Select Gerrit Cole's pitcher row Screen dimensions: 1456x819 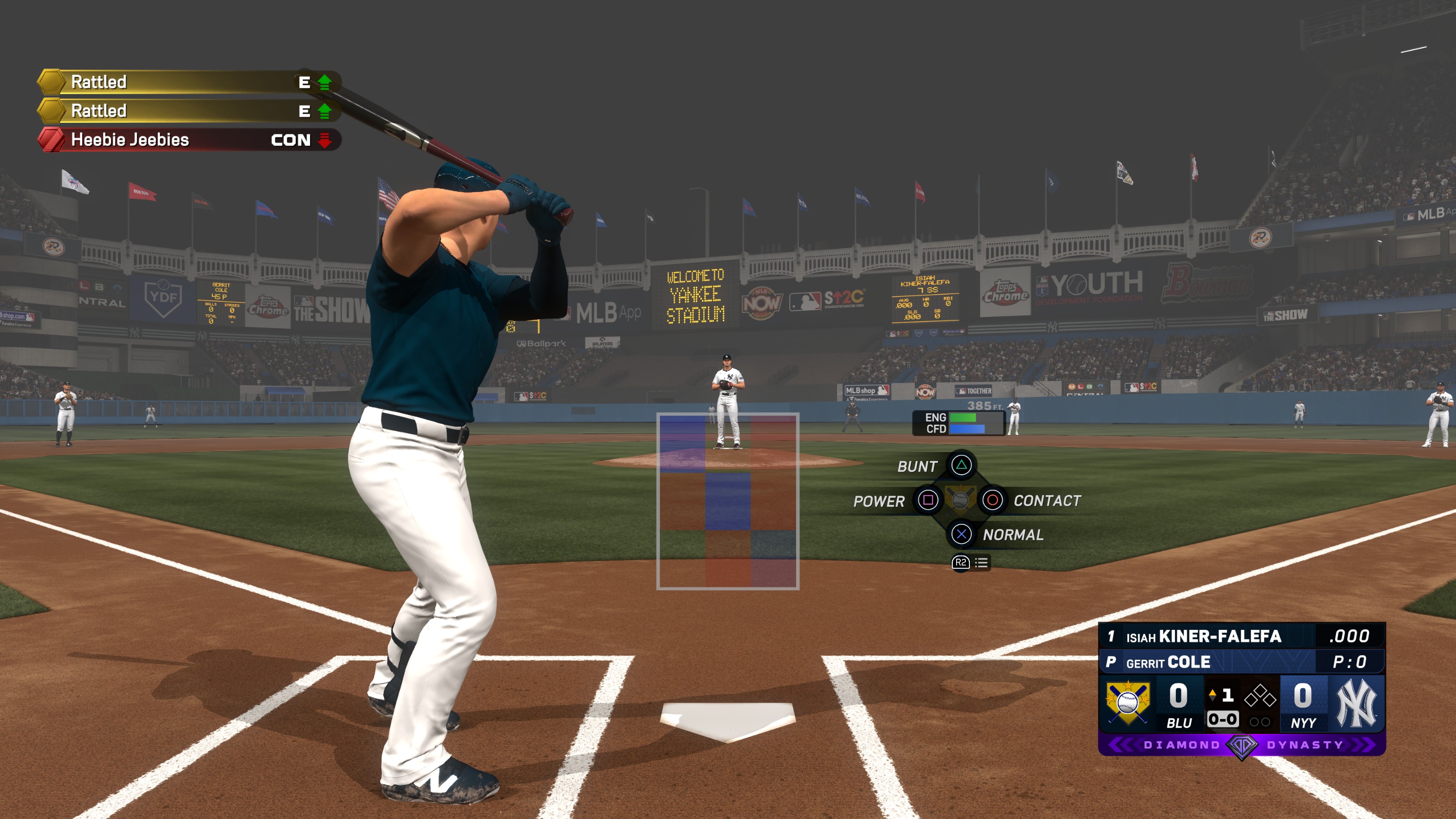(x=1241, y=662)
